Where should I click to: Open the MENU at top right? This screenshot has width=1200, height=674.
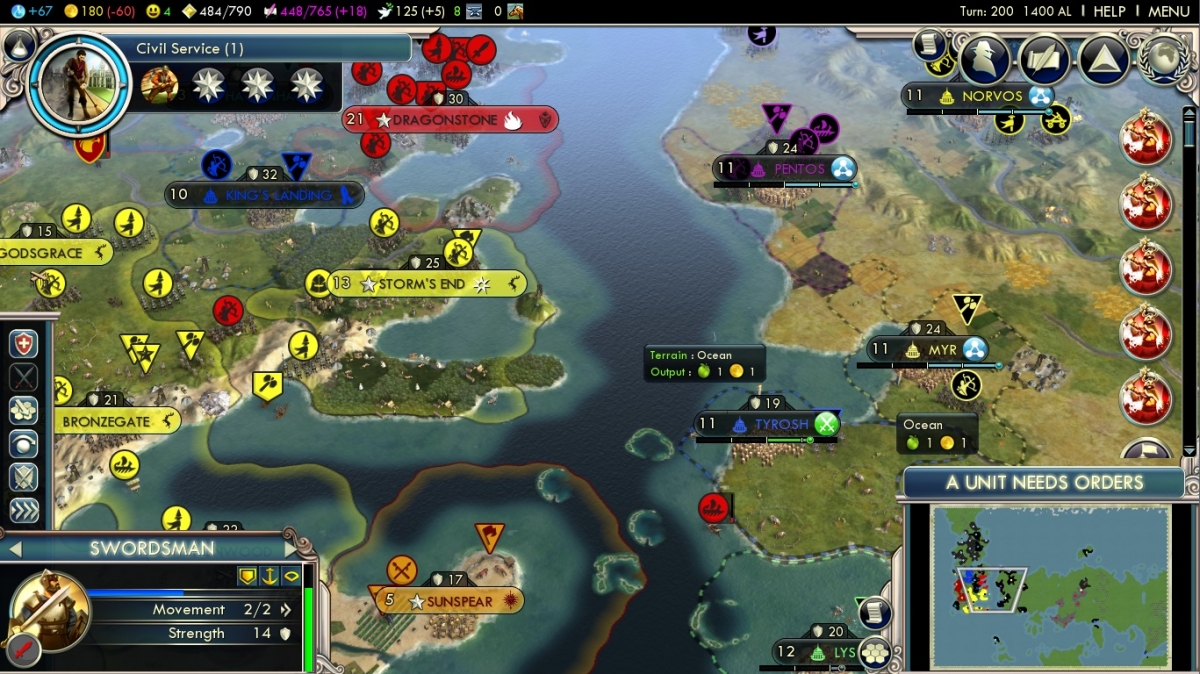[1168, 11]
